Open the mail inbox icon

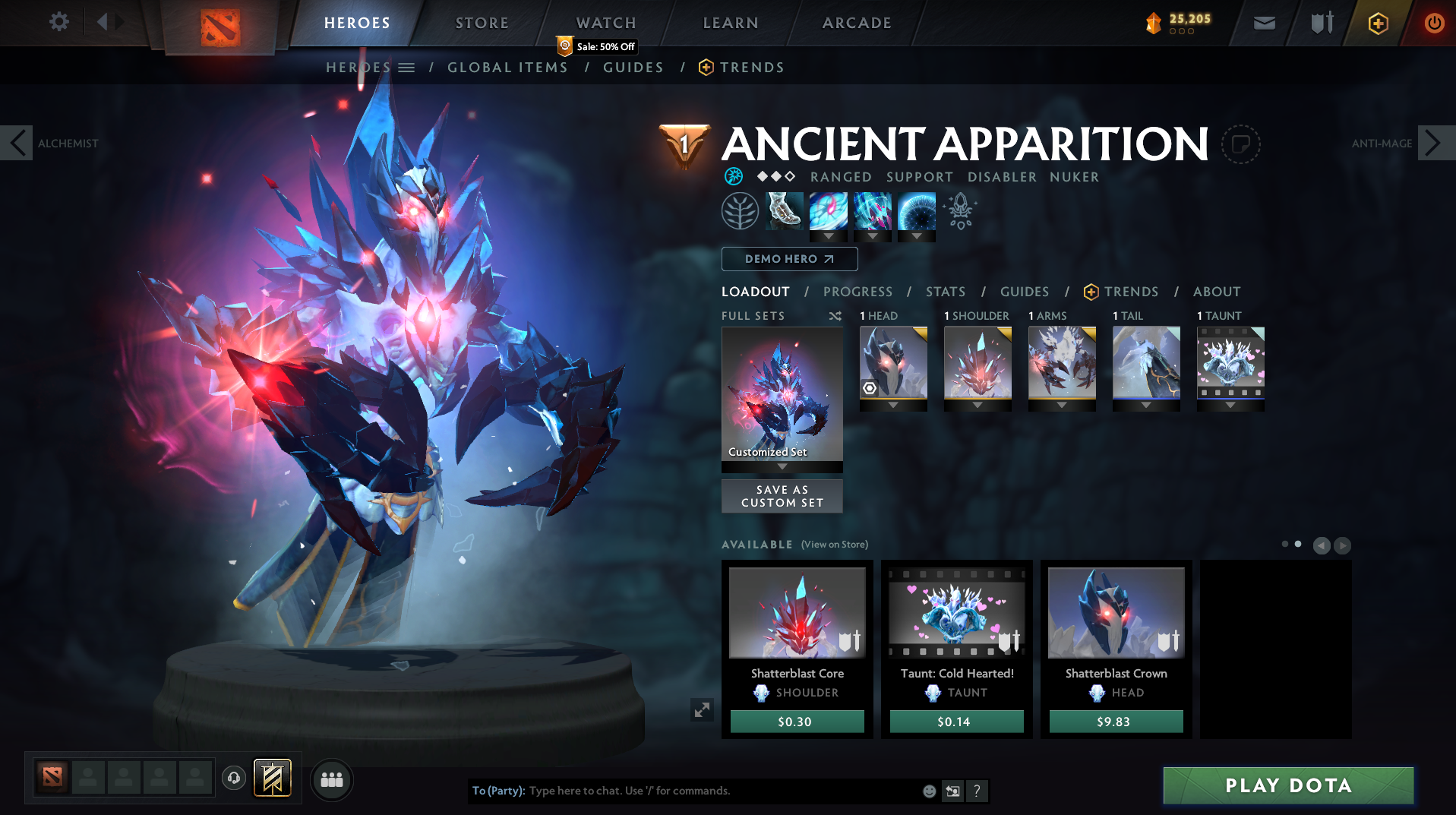pyautogui.click(x=1263, y=23)
